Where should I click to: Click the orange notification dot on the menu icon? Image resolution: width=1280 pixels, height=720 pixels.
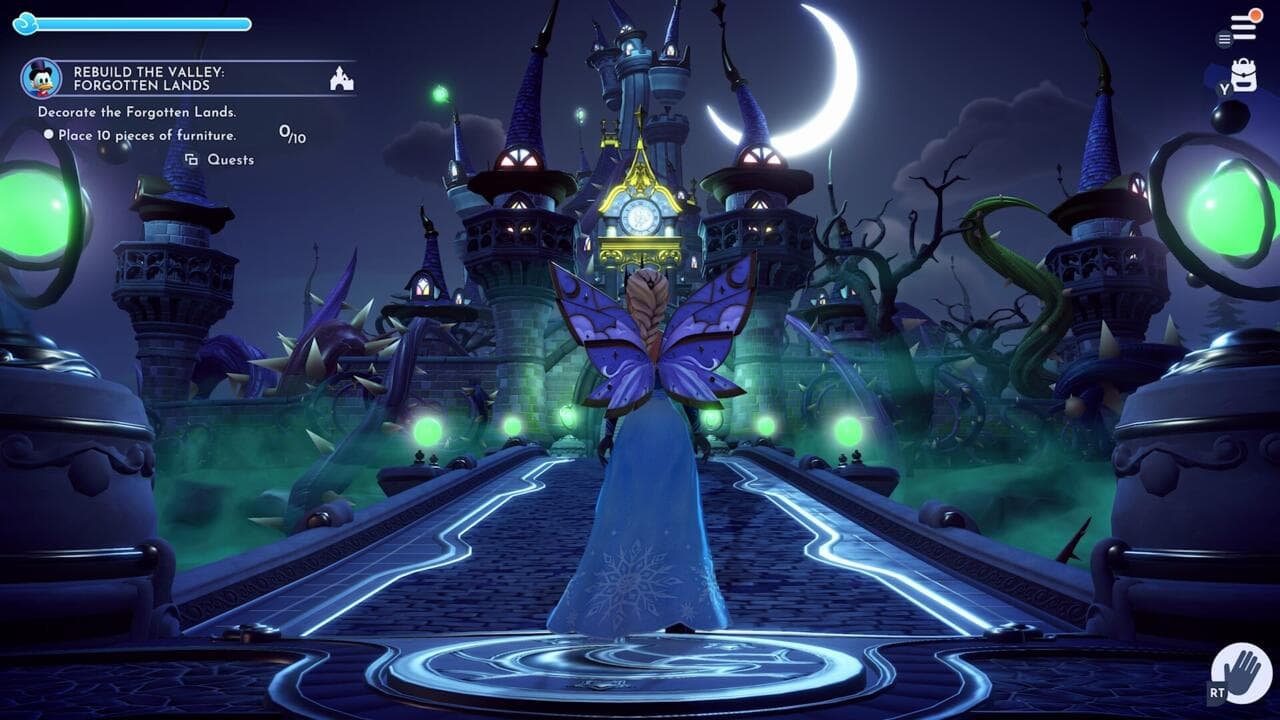click(x=1256, y=15)
